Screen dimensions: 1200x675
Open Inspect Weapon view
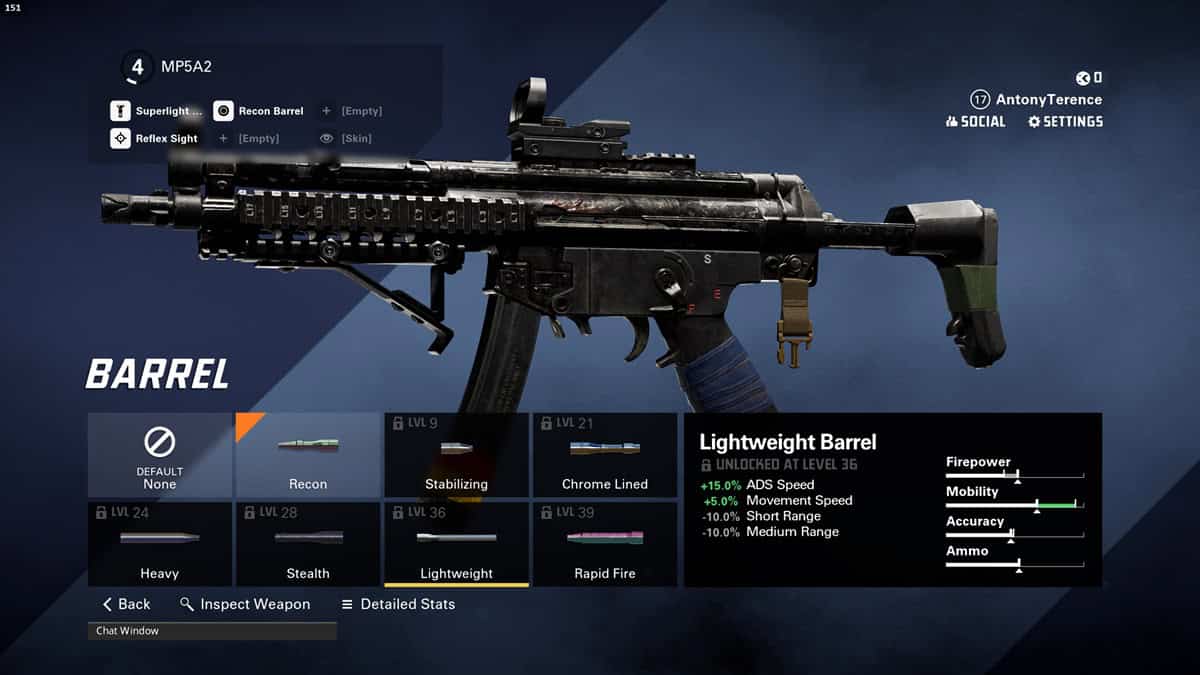point(245,604)
